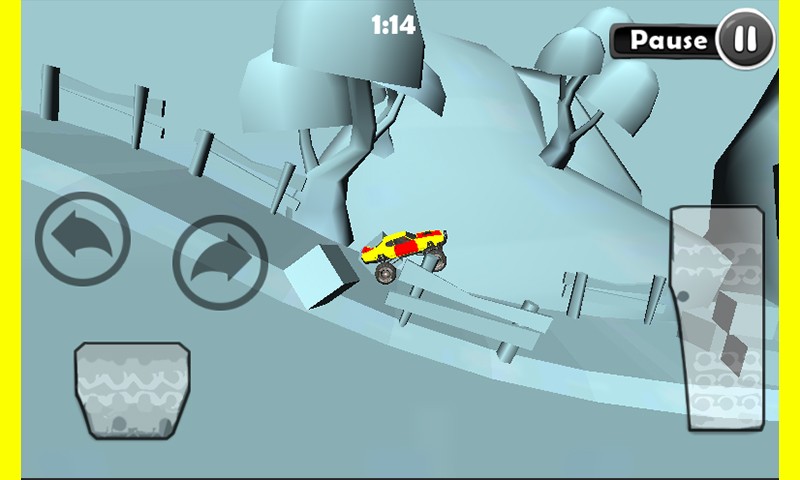This screenshot has width=800, height=480.
Task: Tap the left tilt arrow button
Action: [83, 240]
